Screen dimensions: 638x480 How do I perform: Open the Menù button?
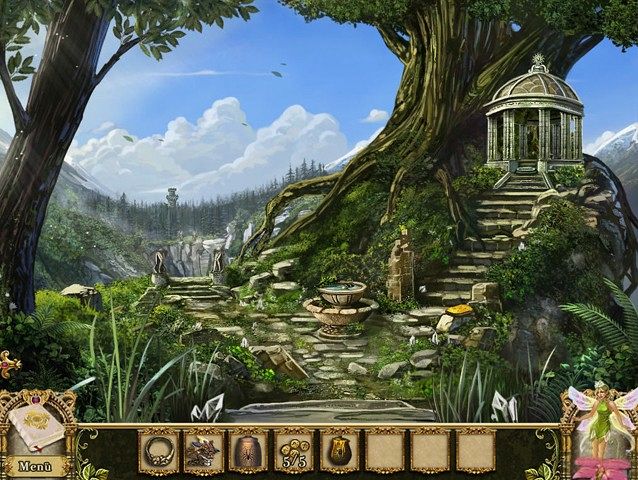pyautogui.click(x=34, y=465)
